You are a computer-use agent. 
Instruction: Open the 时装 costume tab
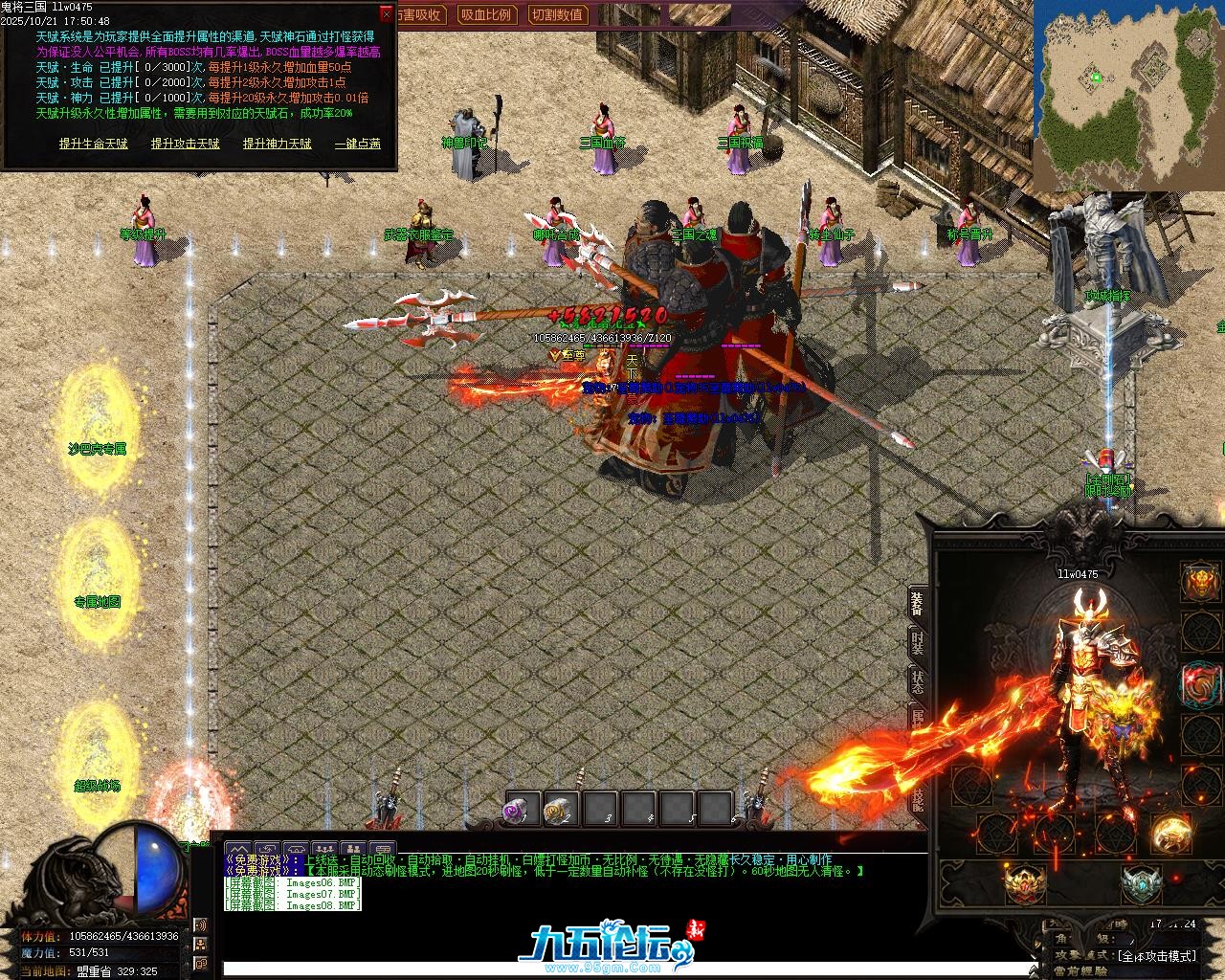coord(917,643)
